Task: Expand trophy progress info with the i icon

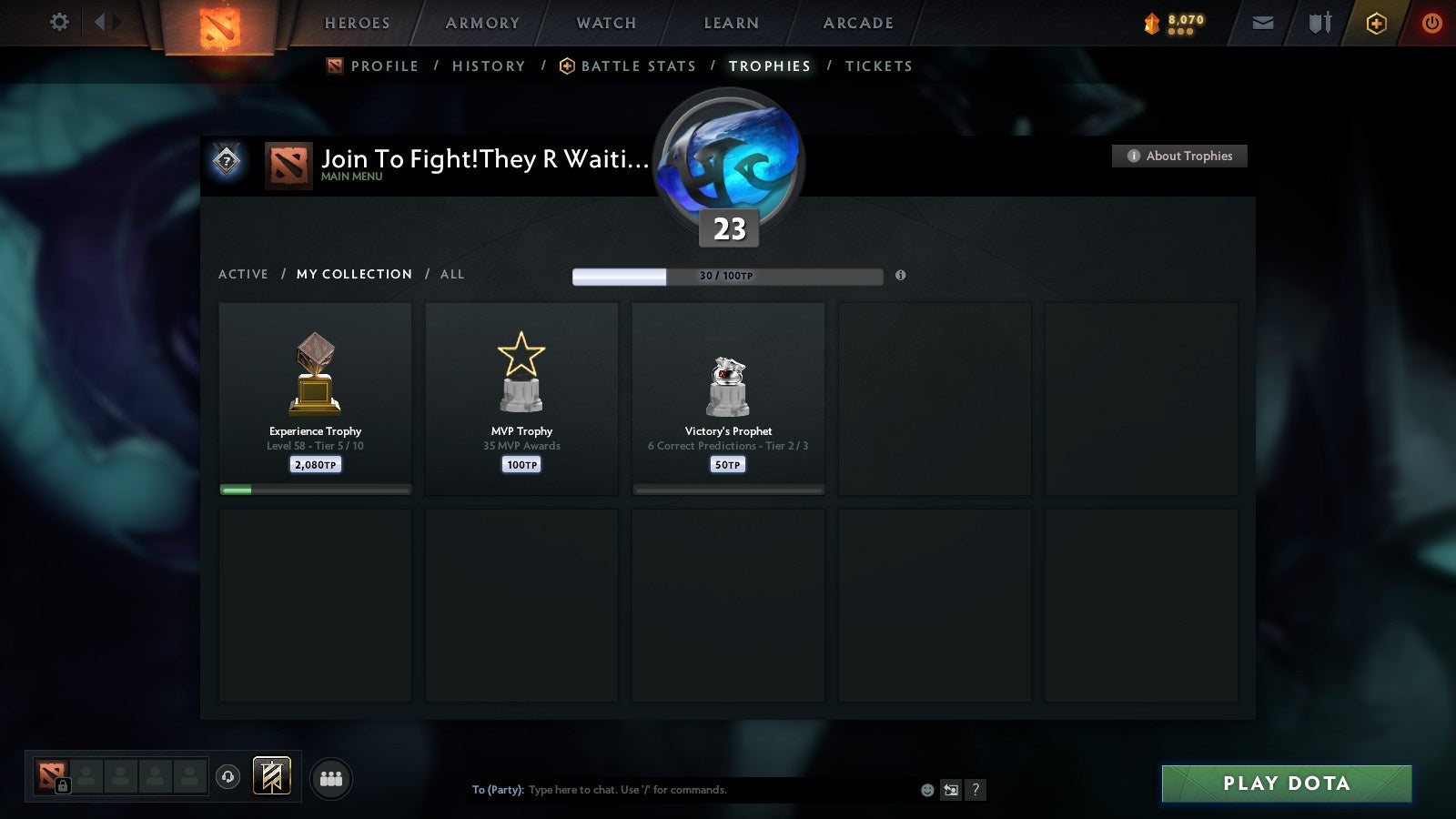Action: tap(900, 276)
